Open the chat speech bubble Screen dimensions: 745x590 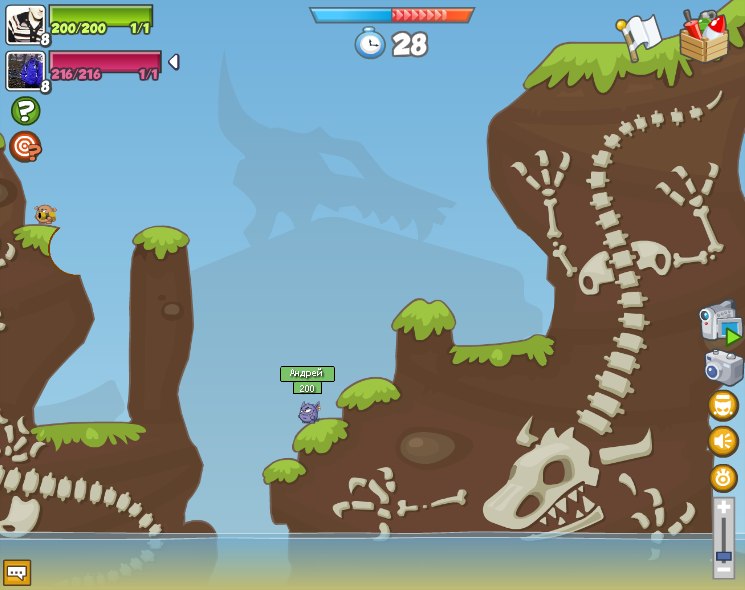coord(17,572)
